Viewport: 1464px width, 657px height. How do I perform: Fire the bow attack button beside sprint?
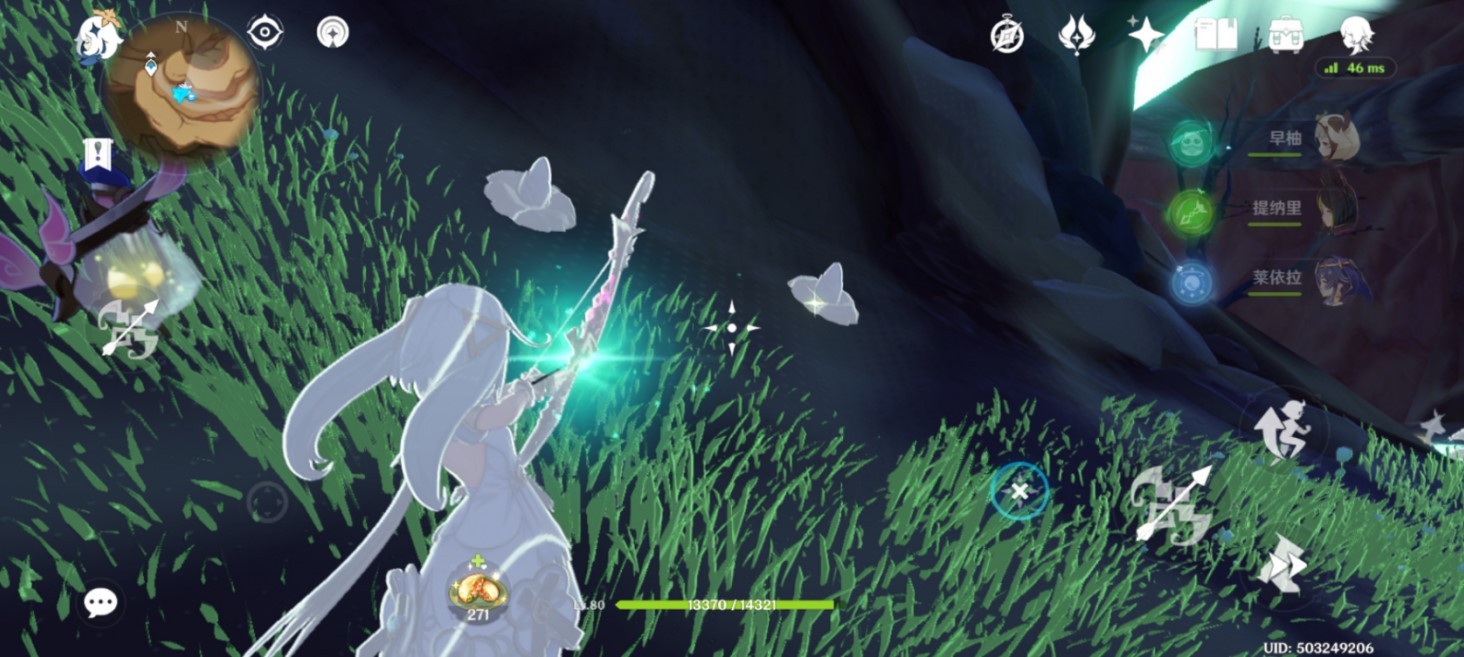pyautogui.click(x=1172, y=504)
